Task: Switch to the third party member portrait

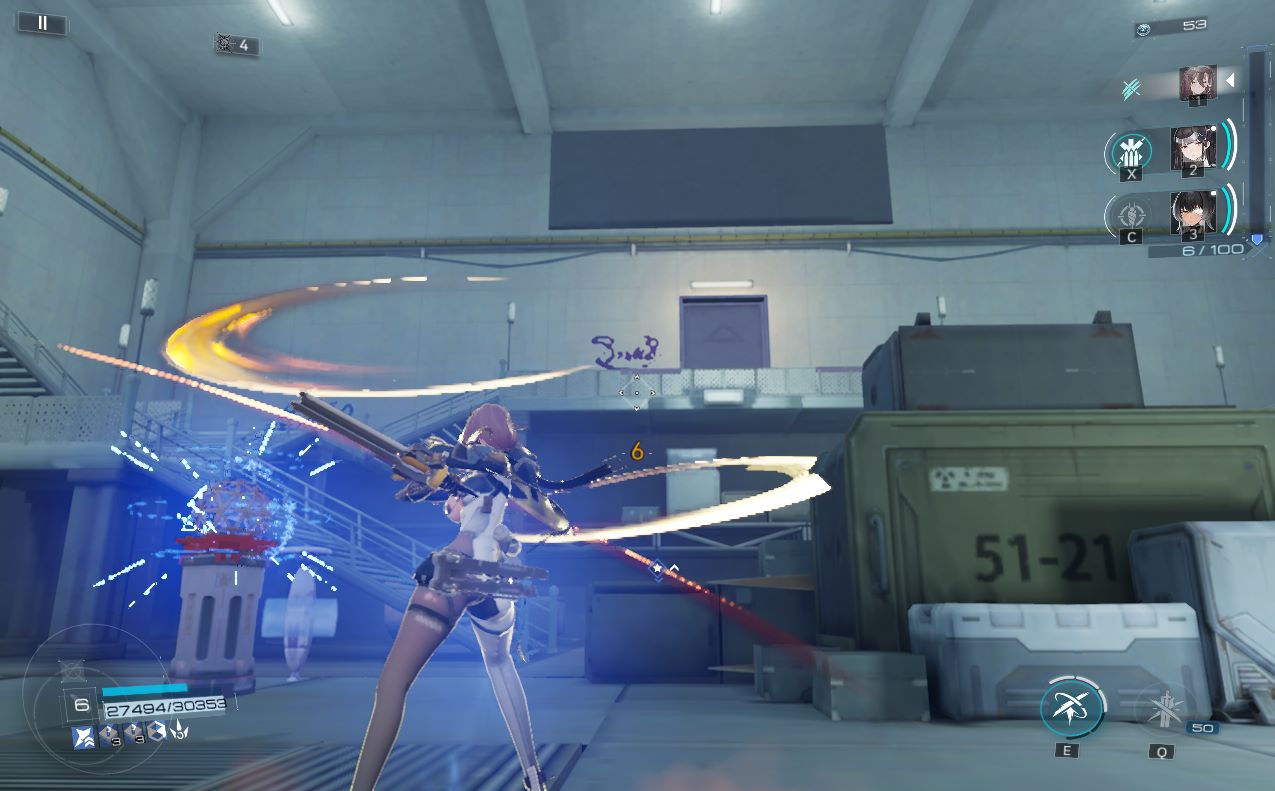Action: (1193, 212)
